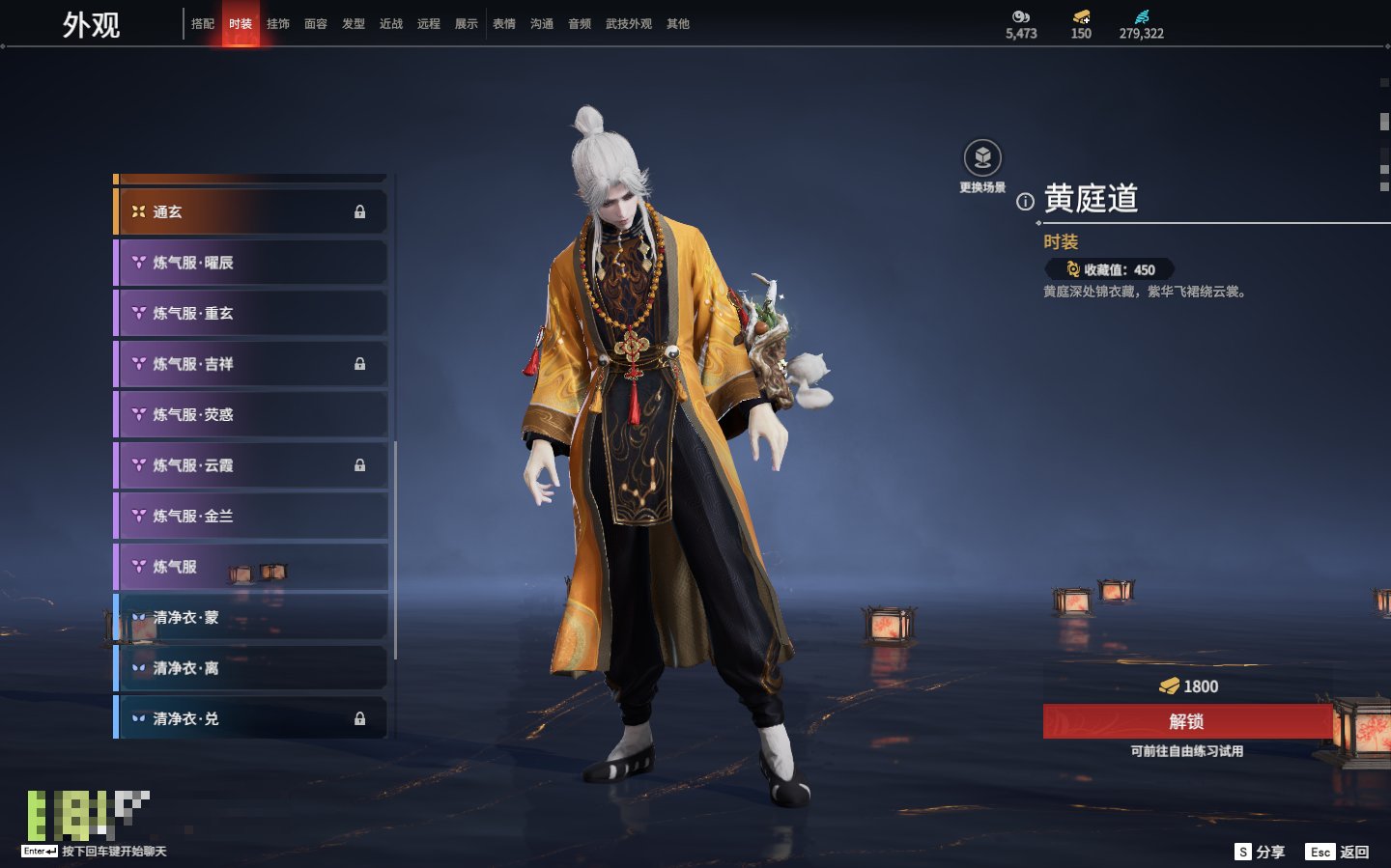Screen dimensions: 1391x868
Task: Click the 分享 share button
Action: [1261, 852]
